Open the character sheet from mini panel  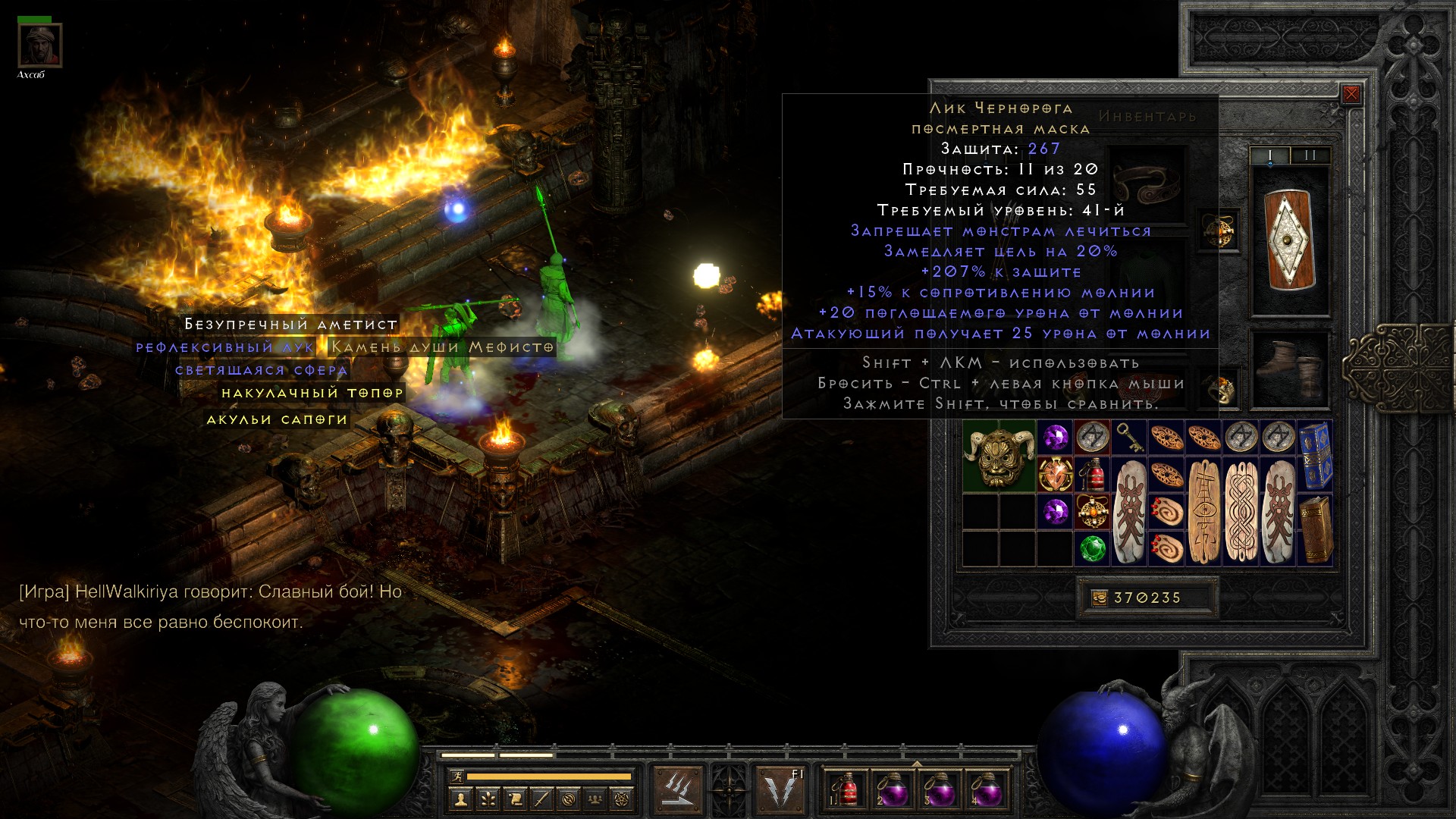[x=460, y=799]
